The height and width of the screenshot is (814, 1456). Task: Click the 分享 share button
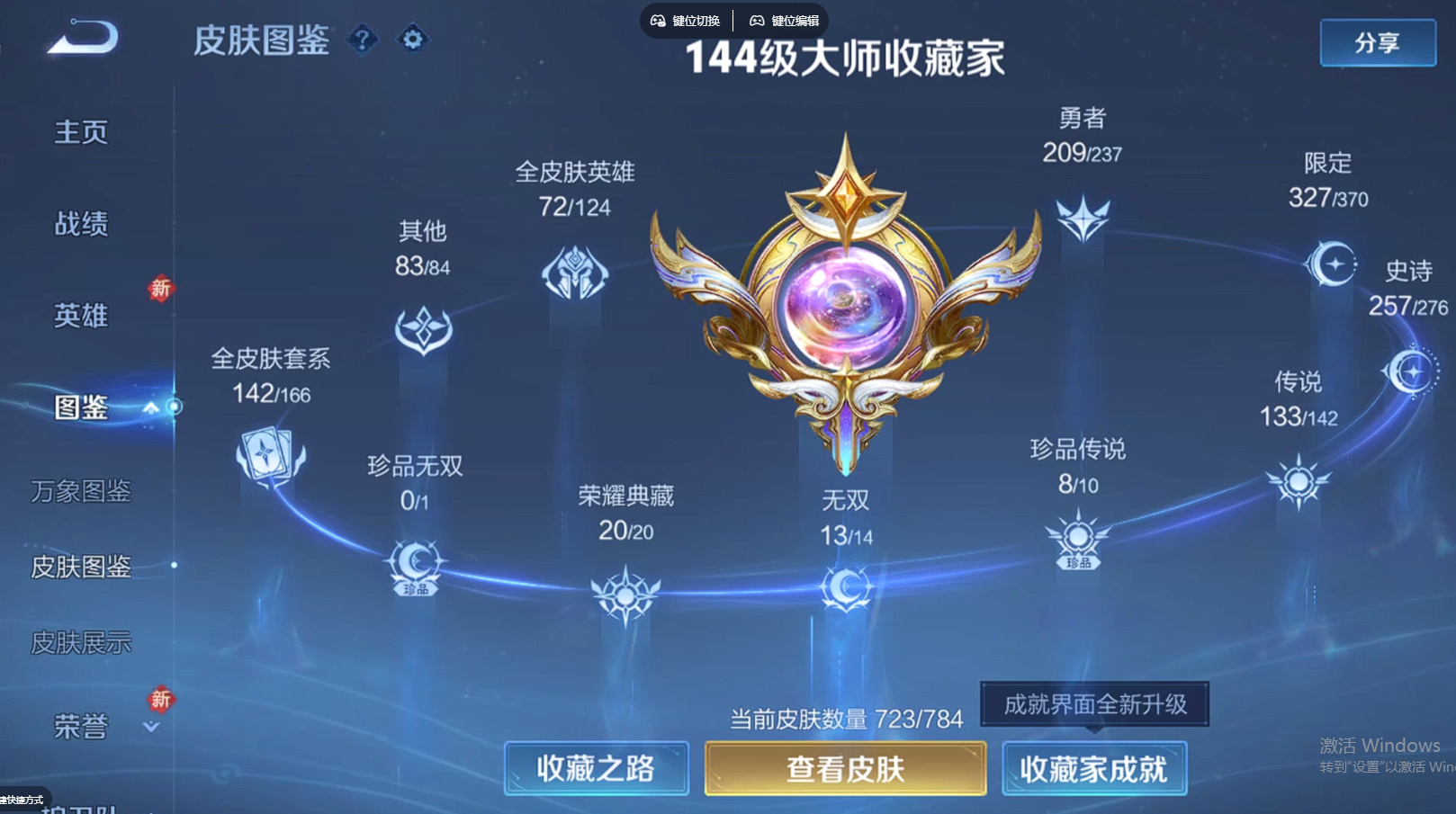(1377, 43)
